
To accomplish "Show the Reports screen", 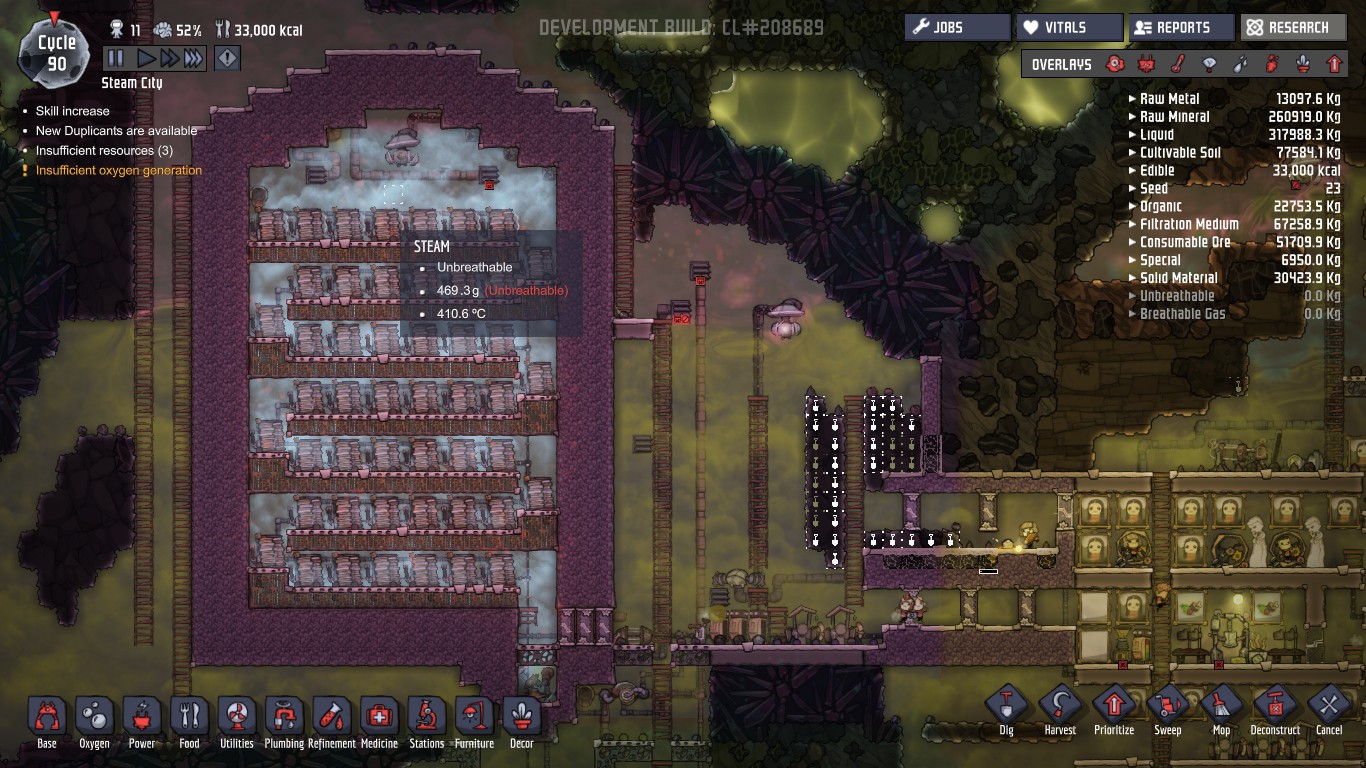I will 1181,27.
